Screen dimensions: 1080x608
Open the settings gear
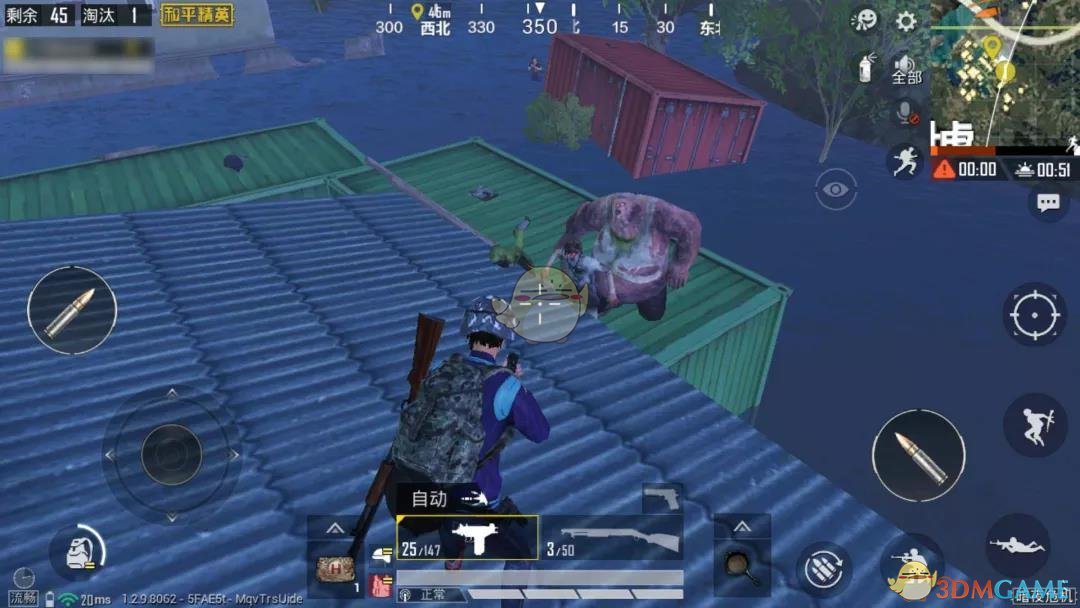(906, 21)
